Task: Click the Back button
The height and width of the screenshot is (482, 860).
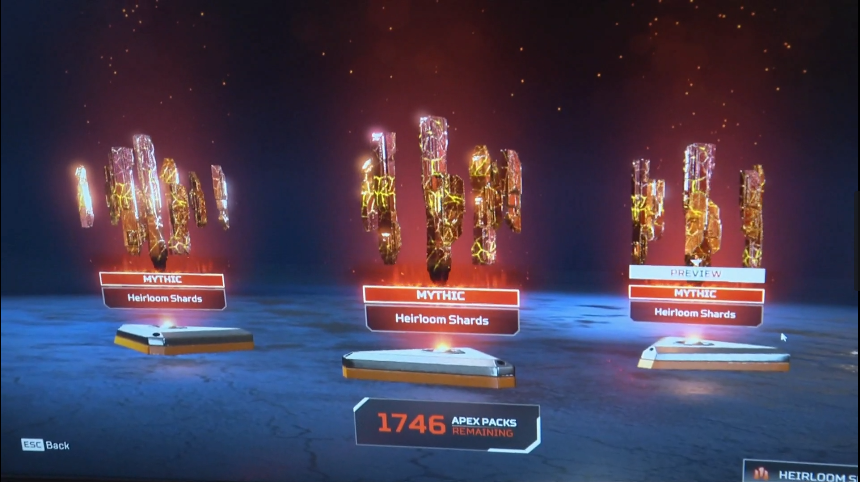Action: tap(46, 445)
